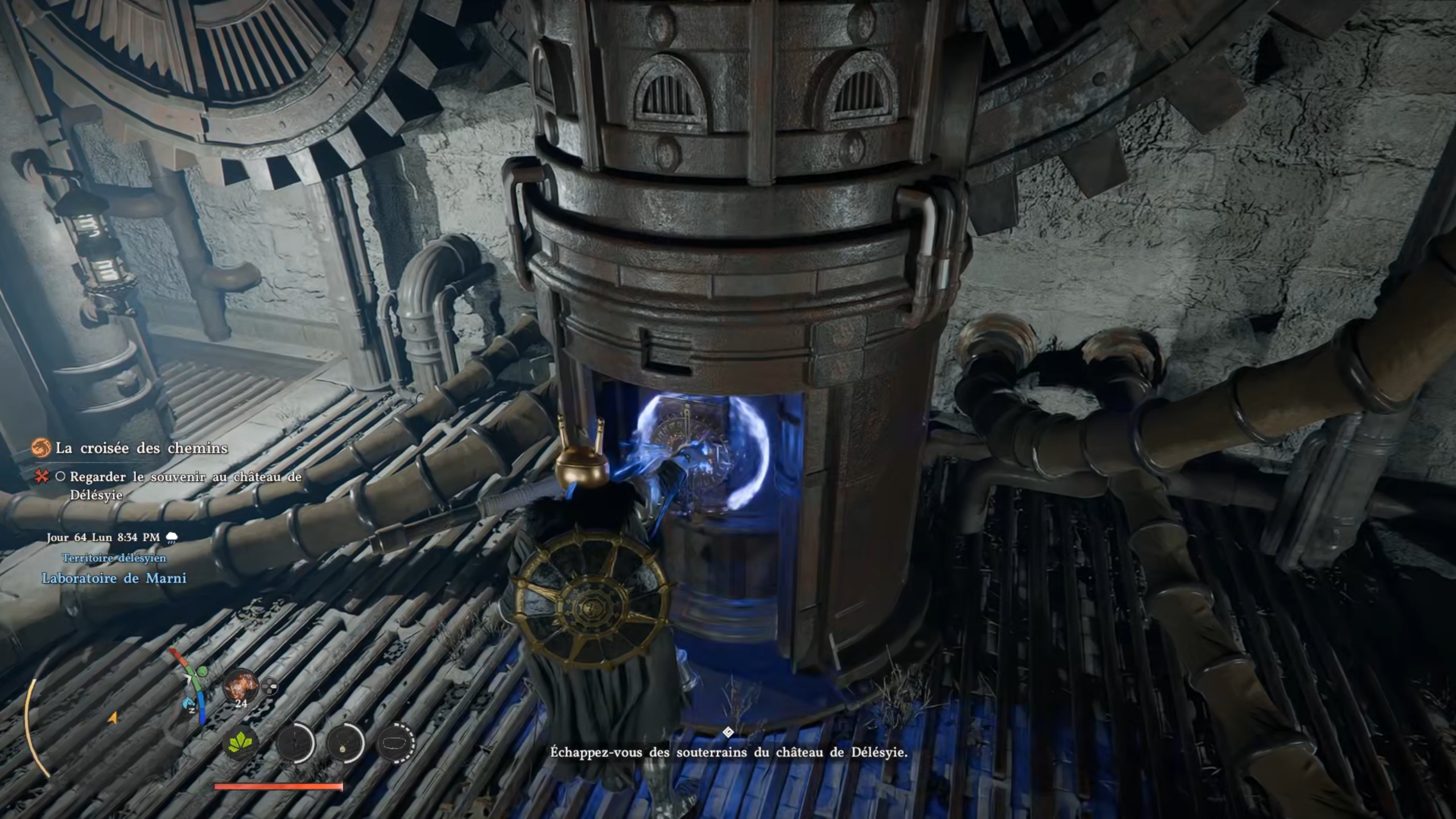Select the dashed-ring oval item slot
Viewport: 1456px width, 819px height.
point(396,743)
